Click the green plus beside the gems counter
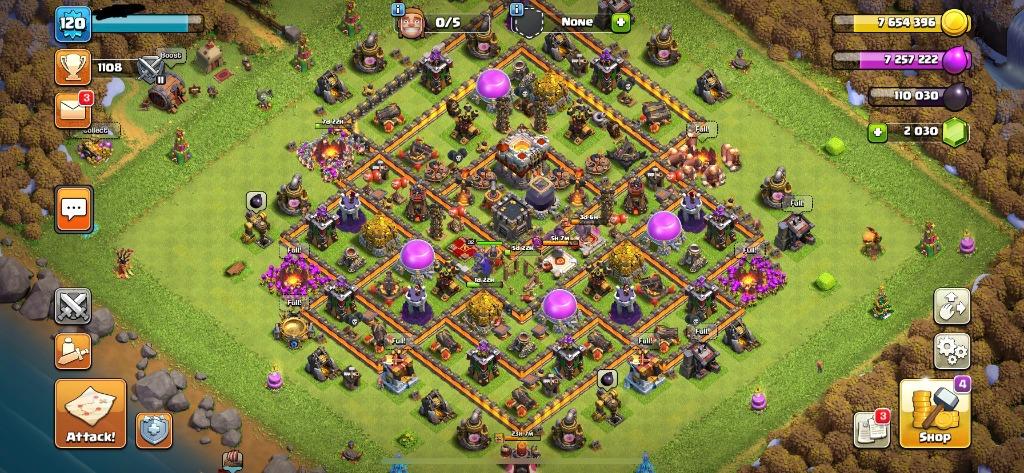The width and height of the screenshot is (1024, 473). click(x=878, y=132)
